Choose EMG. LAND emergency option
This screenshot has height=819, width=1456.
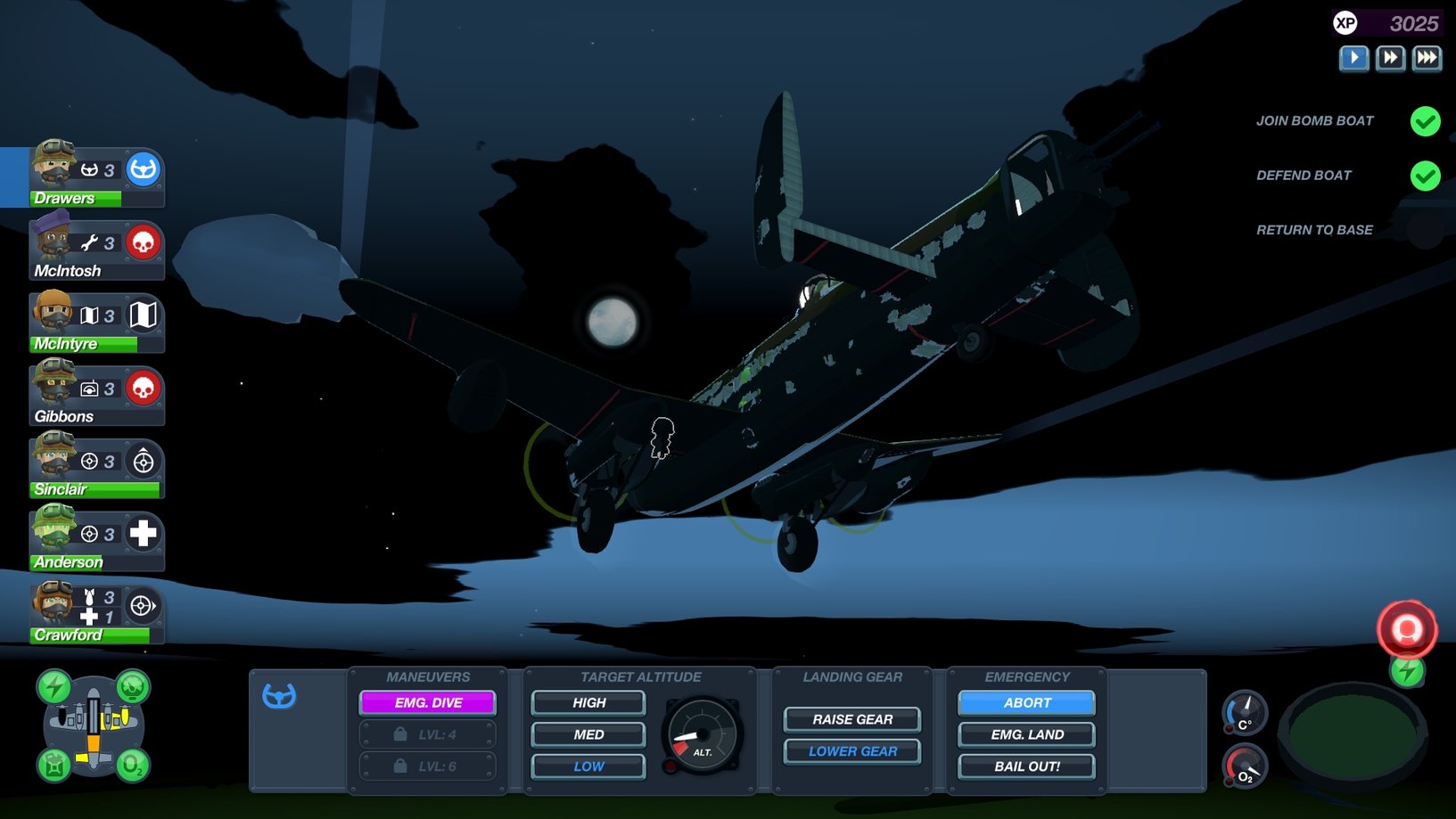(x=1027, y=735)
